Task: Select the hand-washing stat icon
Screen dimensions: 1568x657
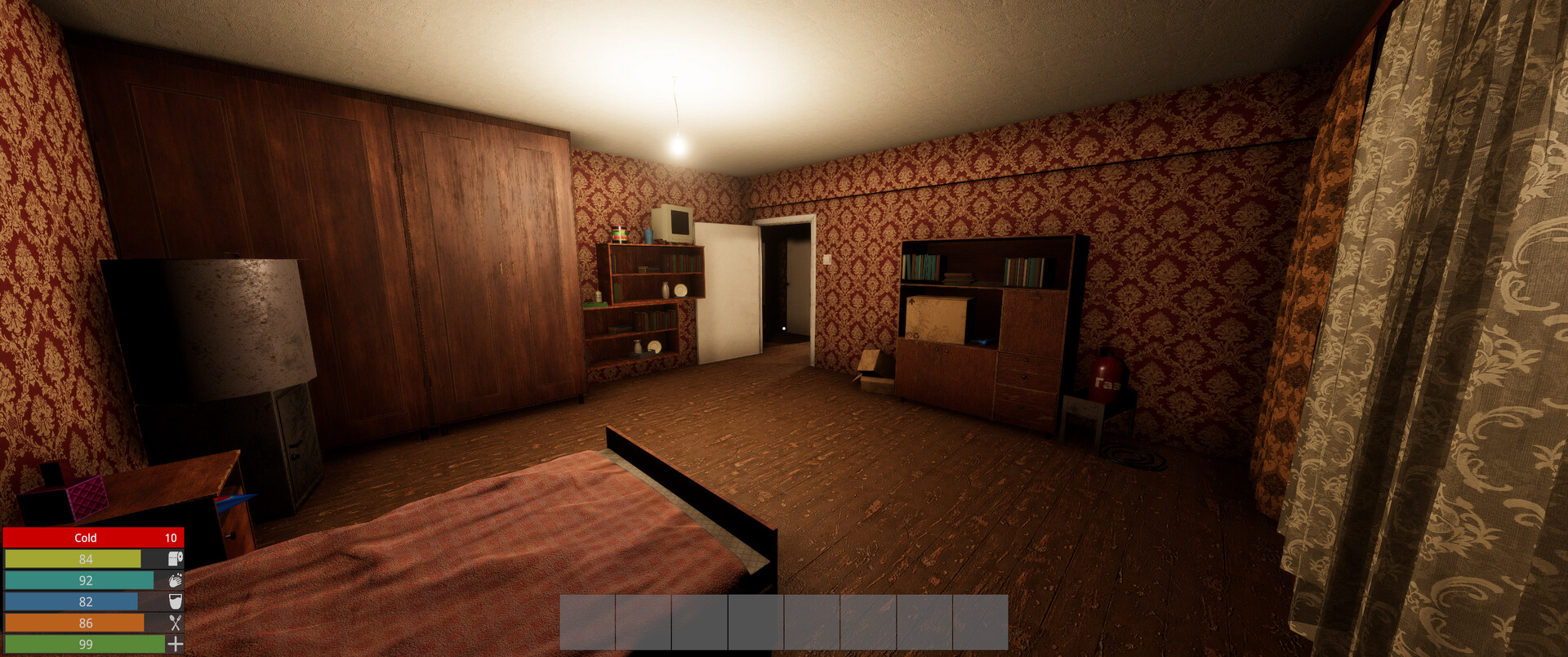Action: 175,580
